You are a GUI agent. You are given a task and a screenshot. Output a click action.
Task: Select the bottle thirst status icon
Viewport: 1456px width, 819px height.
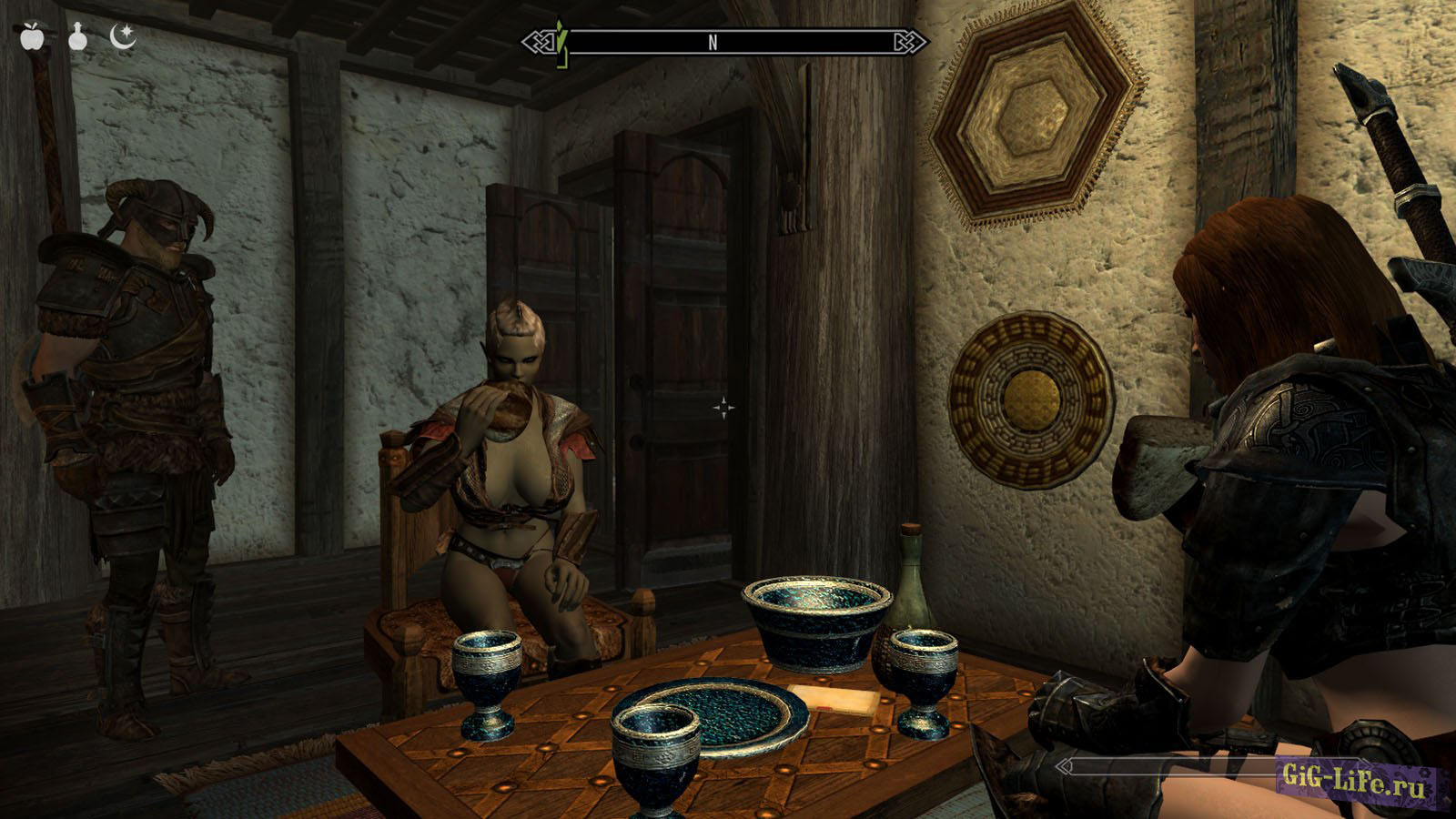click(78, 37)
